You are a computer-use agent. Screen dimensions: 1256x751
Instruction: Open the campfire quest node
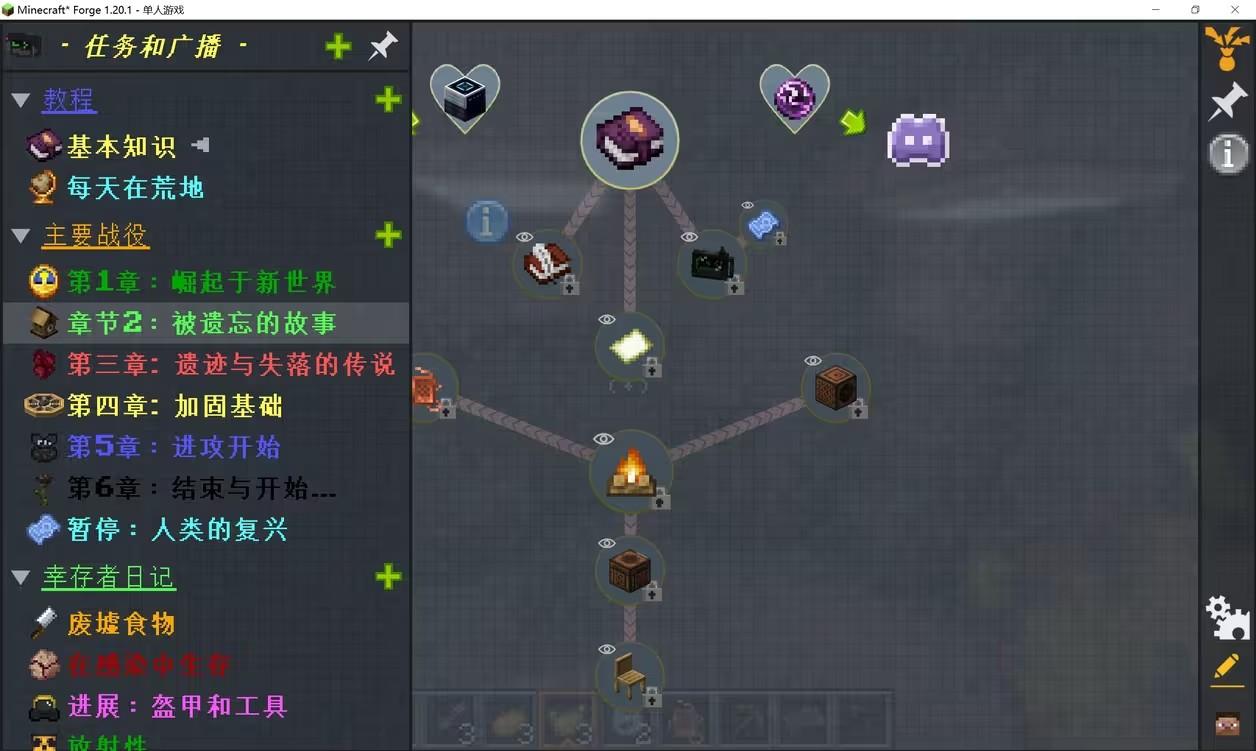click(x=630, y=470)
